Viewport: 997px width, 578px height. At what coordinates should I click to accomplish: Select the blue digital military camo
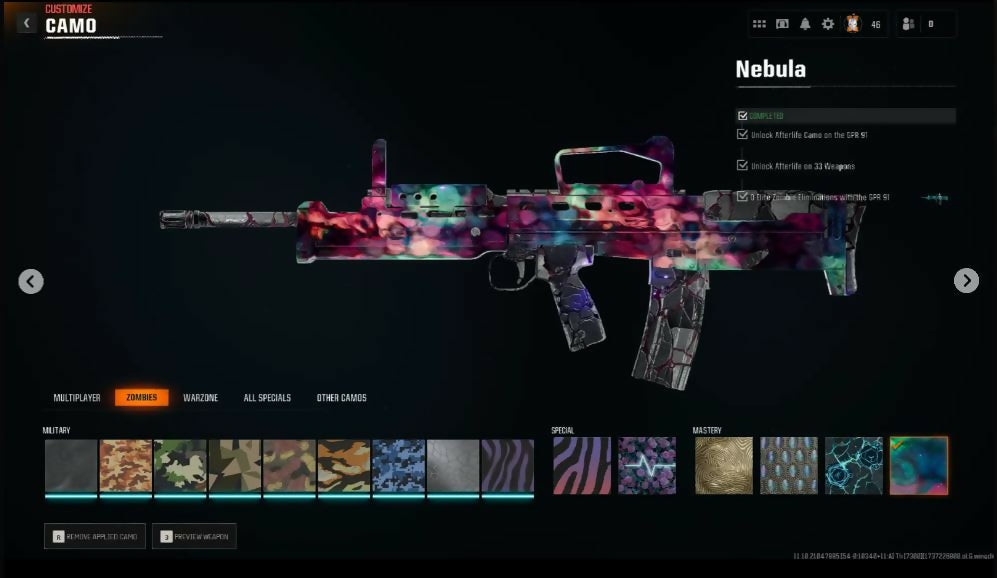(x=398, y=466)
